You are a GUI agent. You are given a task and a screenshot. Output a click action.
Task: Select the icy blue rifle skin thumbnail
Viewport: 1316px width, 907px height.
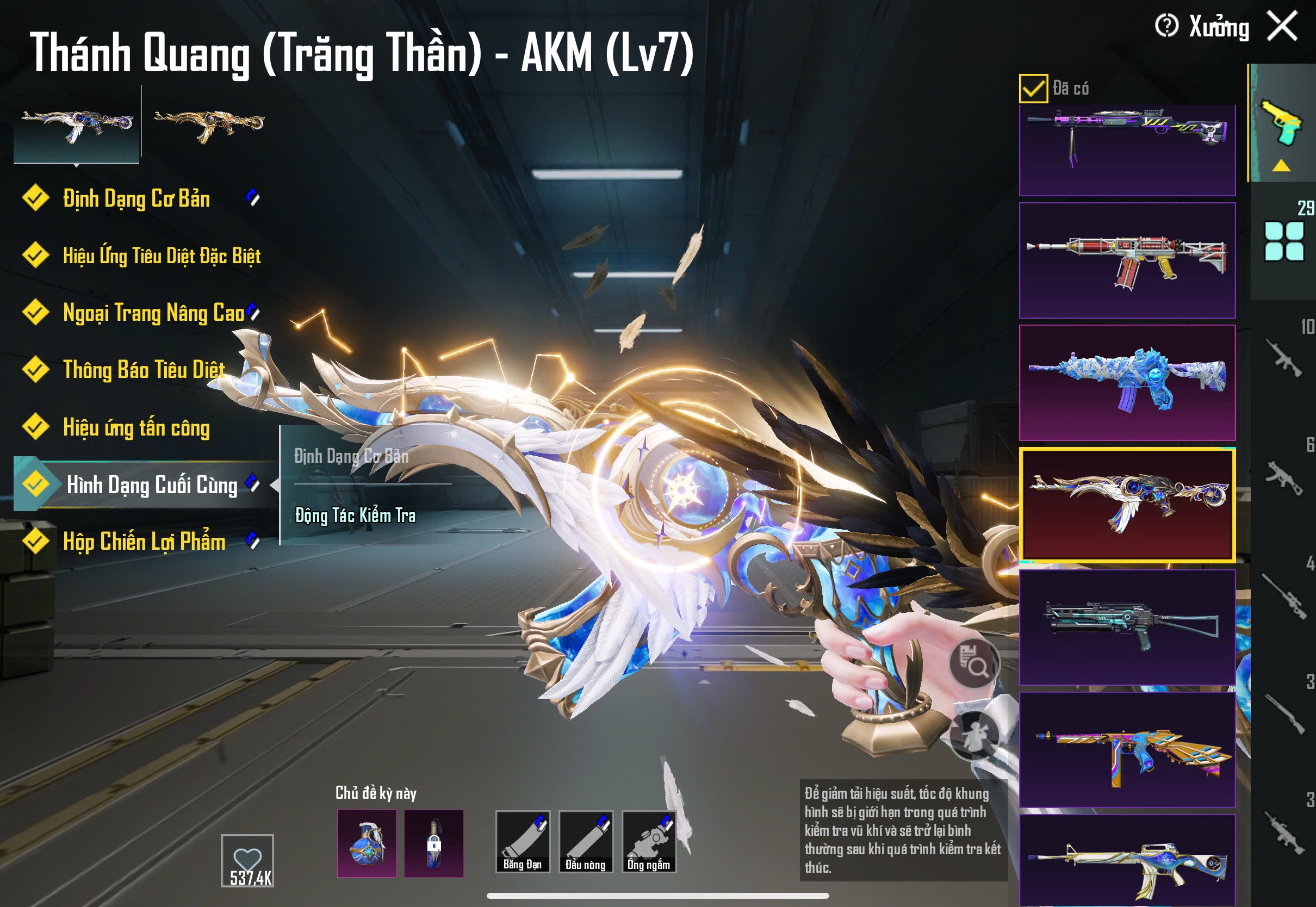pyautogui.click(x=1127, y=382)
